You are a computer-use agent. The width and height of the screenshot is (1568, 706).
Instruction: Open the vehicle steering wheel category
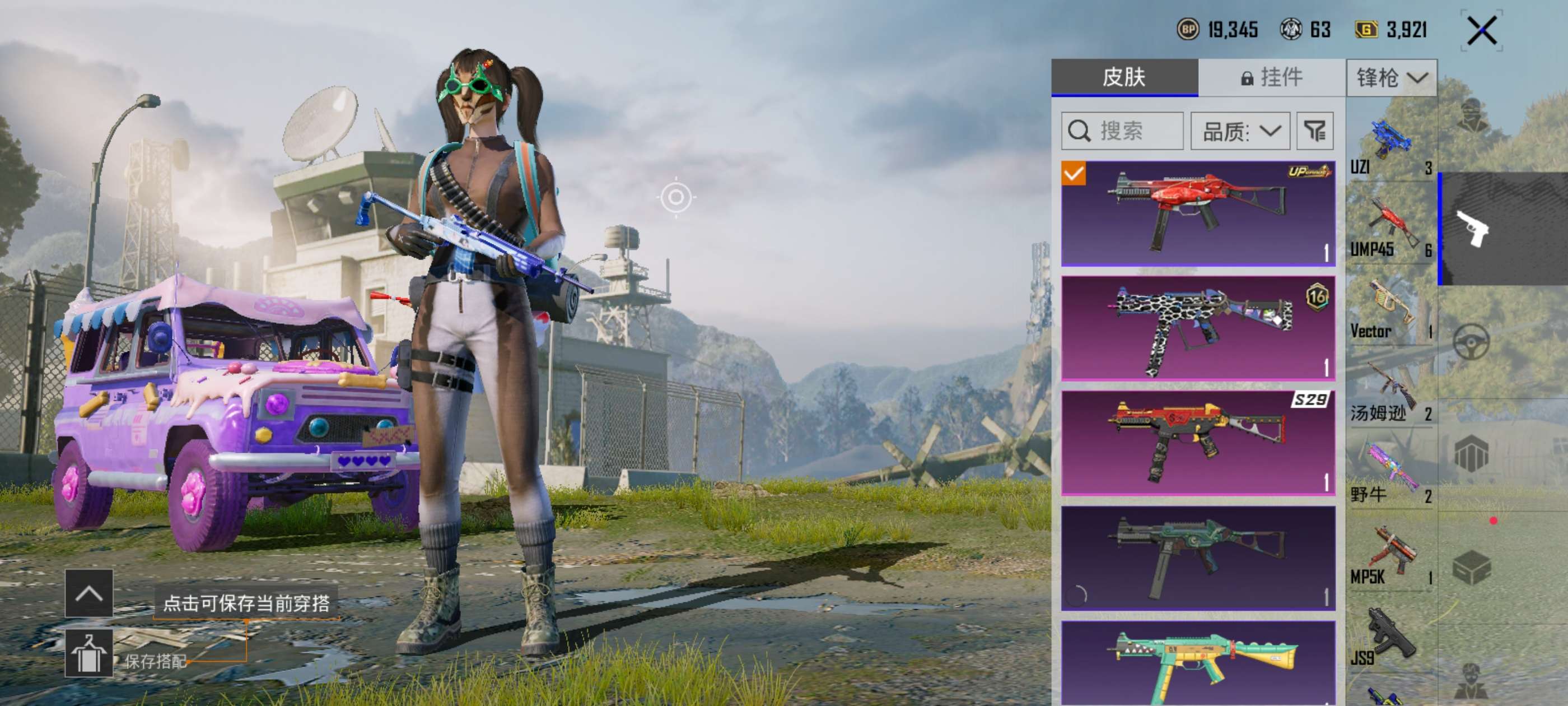pyautogui.click(x=1471, y=341)
